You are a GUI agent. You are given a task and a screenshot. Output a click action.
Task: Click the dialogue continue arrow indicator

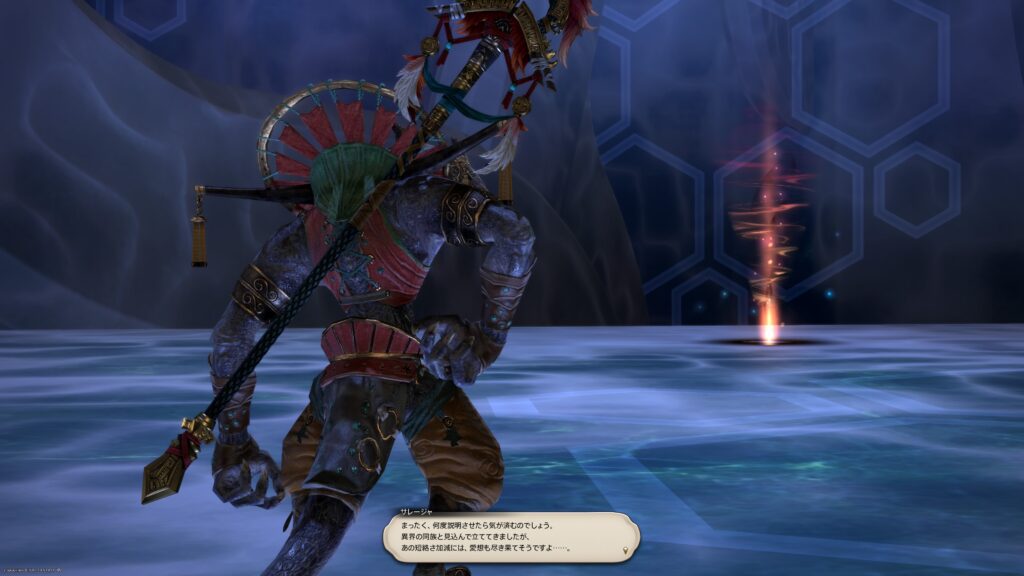pos(626,550)
